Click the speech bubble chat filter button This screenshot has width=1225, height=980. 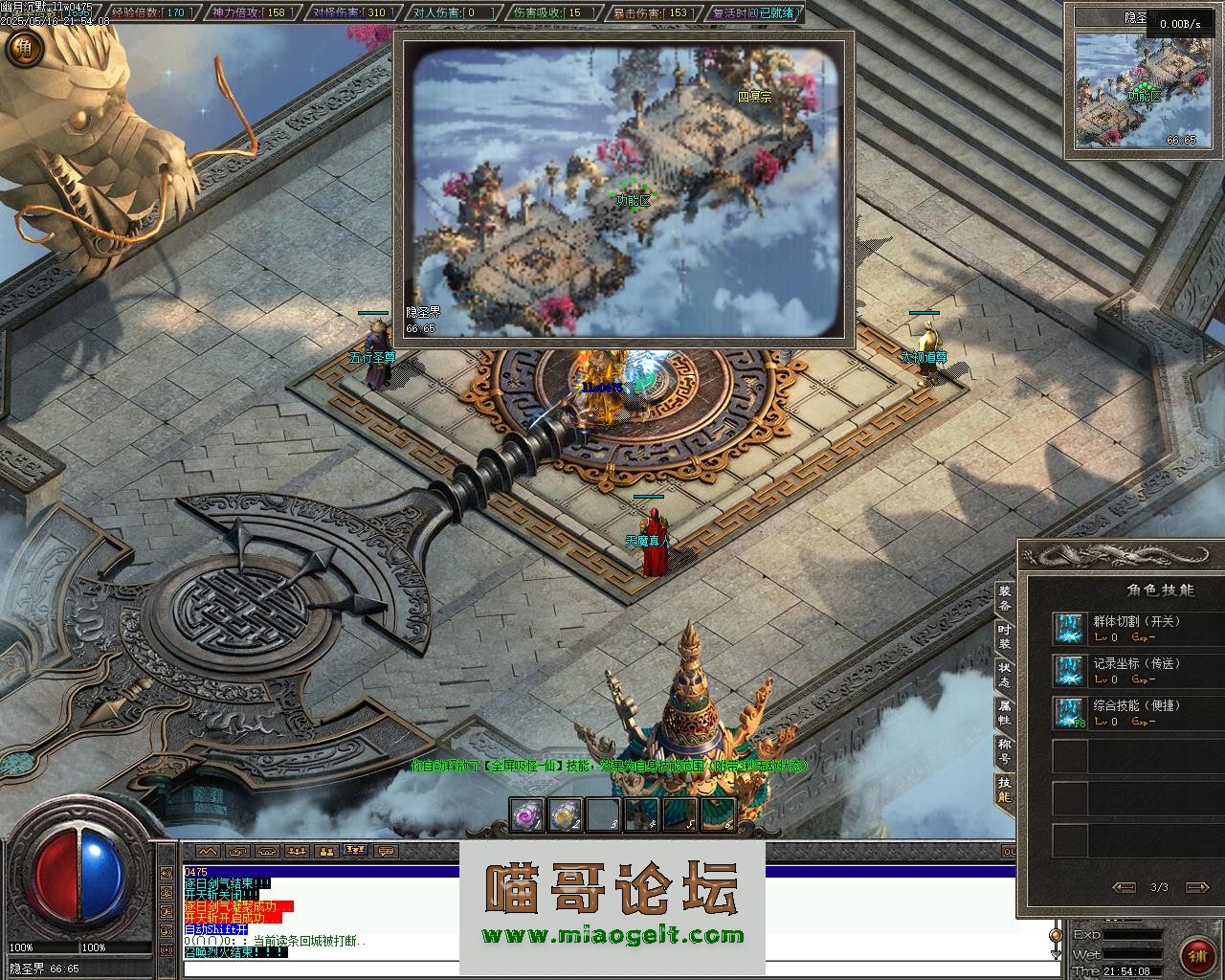pos(386,851)
